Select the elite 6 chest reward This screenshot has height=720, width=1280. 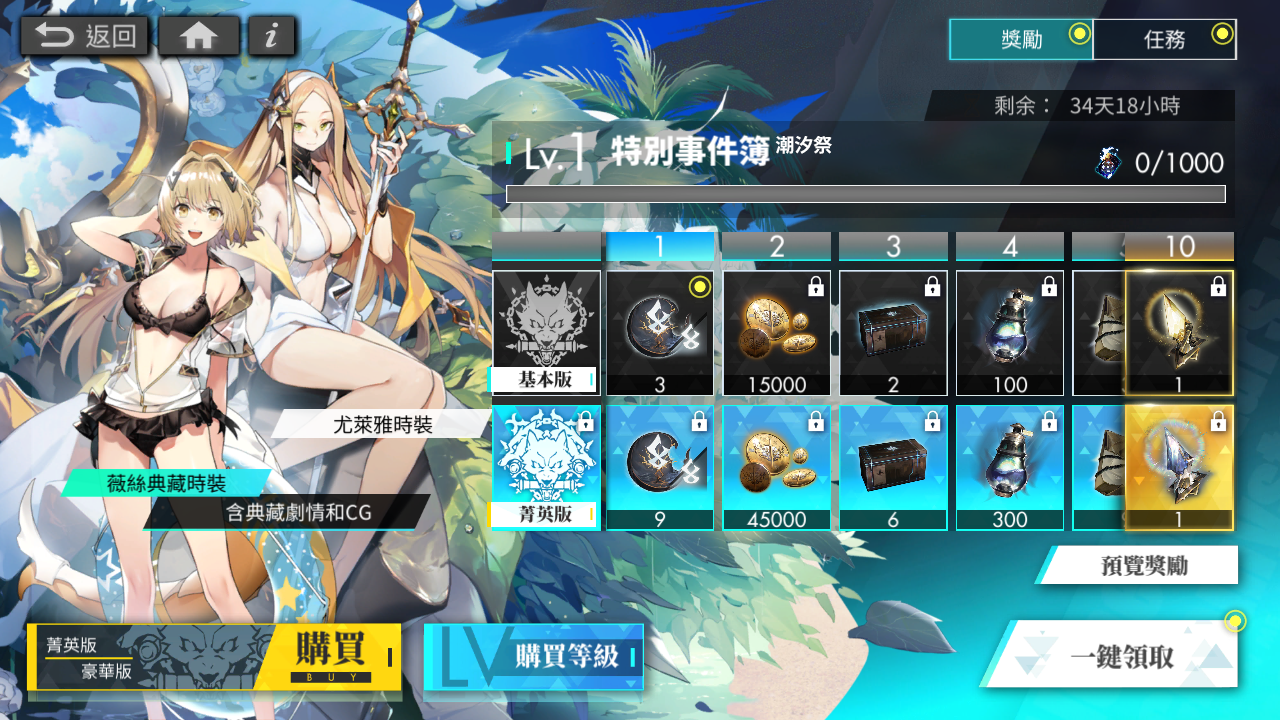coord(893,467)
